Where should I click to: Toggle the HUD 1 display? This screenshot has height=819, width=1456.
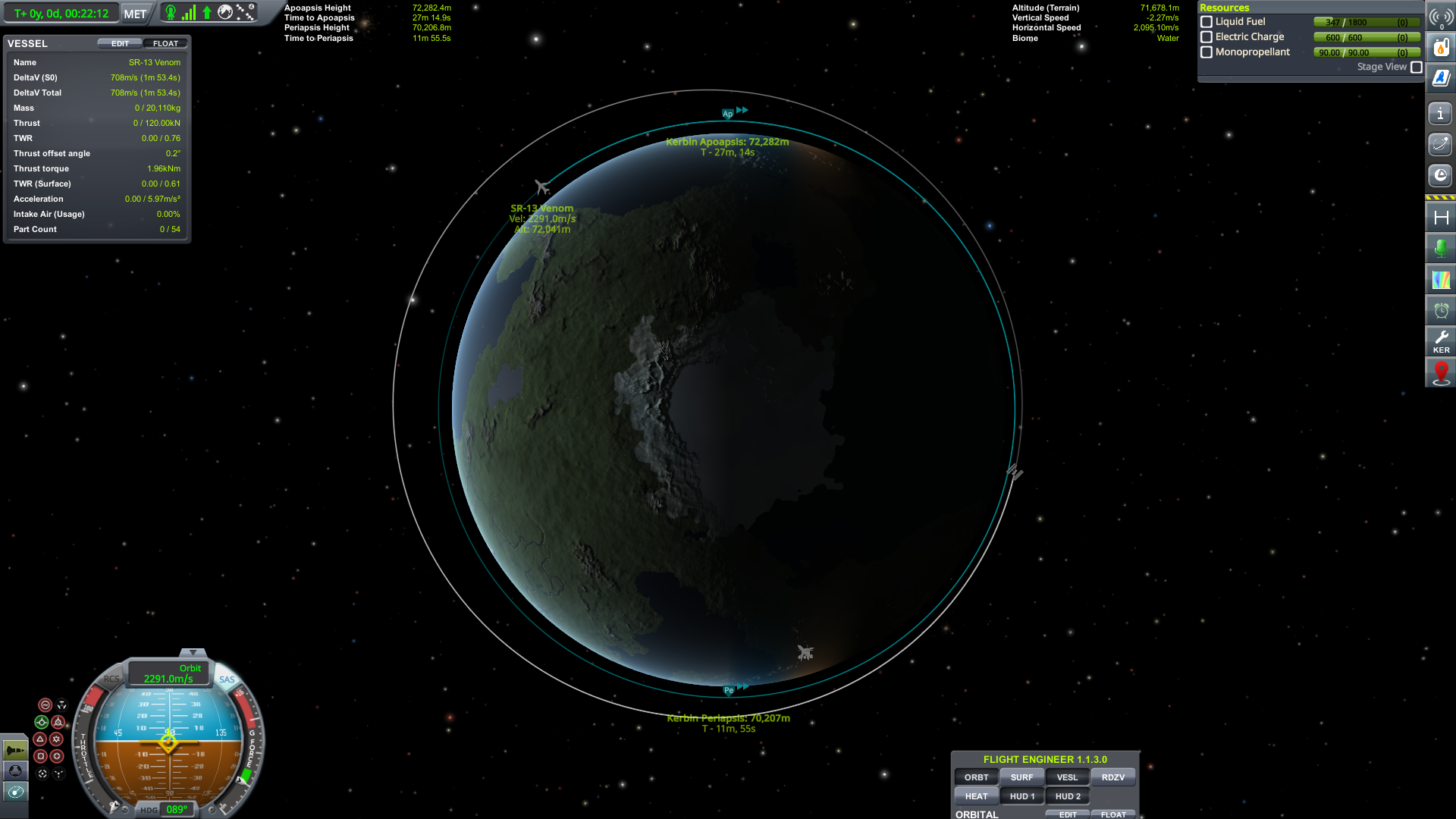[1021, 796]
